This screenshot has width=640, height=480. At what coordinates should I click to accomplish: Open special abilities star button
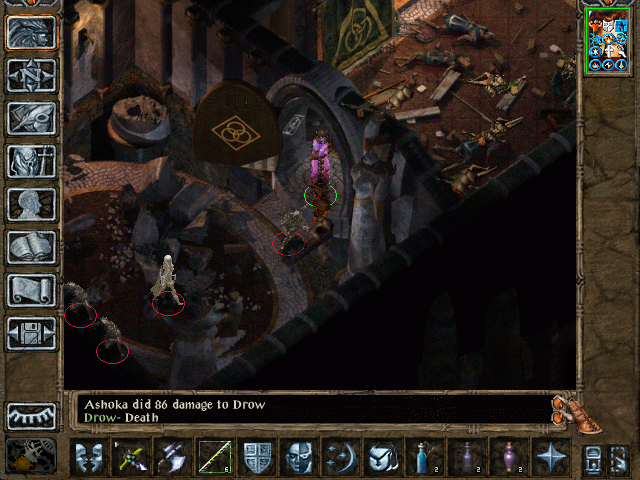click(x=551, y=458)
